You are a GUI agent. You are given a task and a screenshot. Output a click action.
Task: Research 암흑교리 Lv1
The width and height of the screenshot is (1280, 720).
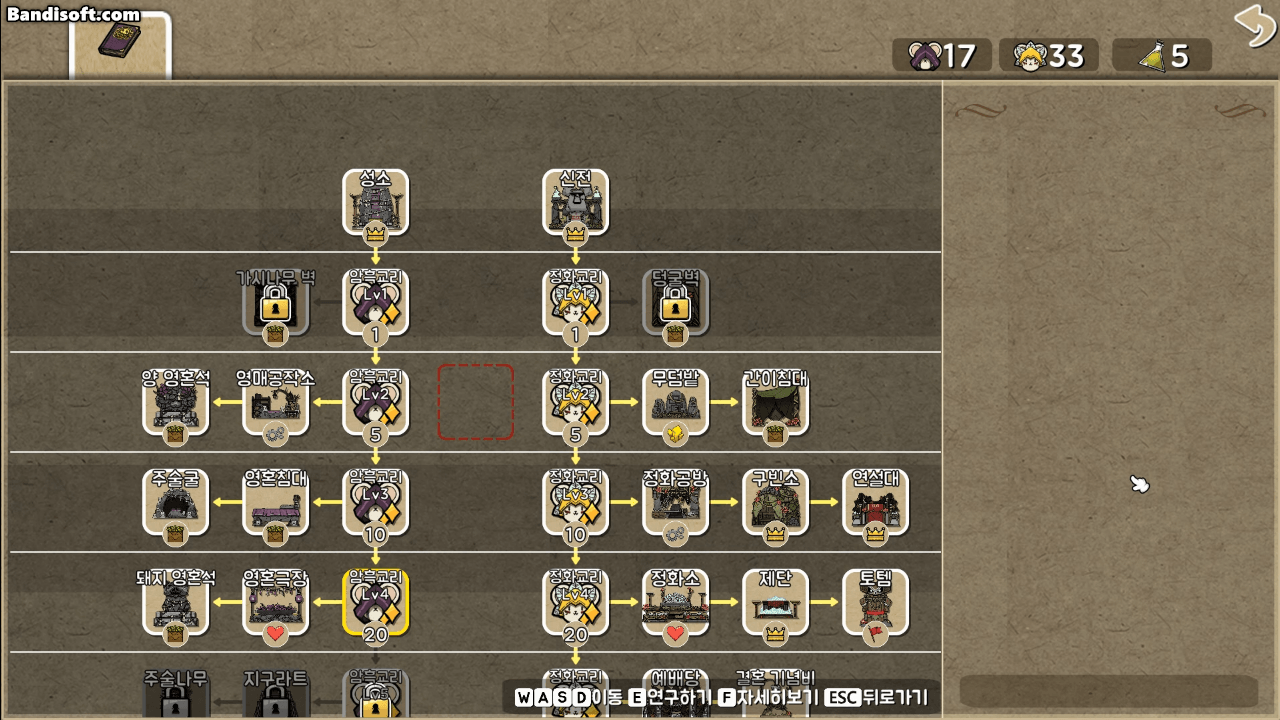(x=375, y=300)
